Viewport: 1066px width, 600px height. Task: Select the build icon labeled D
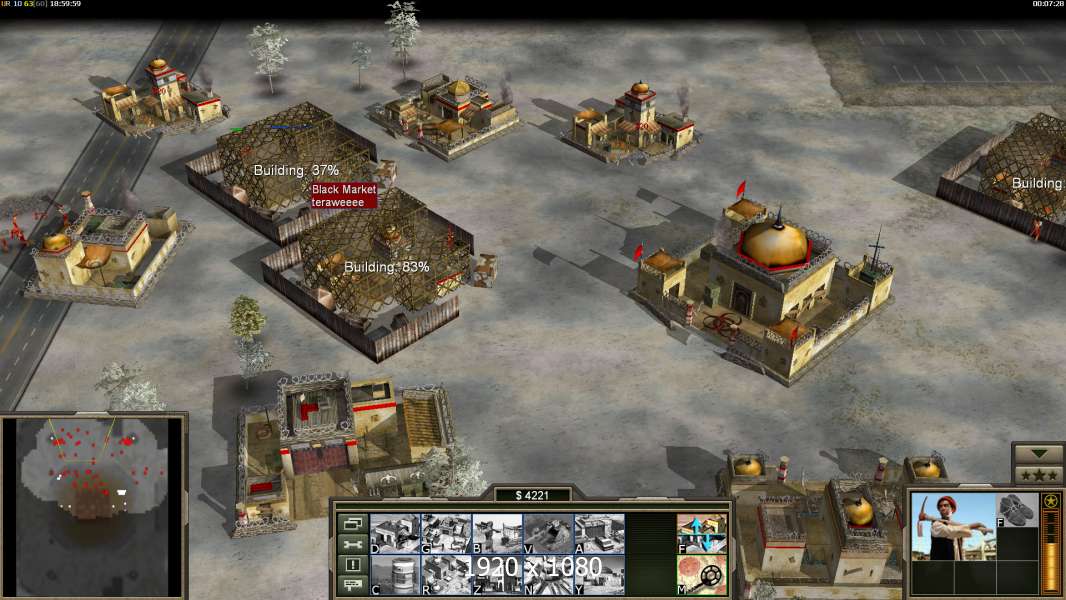click(x=395, y=533)
